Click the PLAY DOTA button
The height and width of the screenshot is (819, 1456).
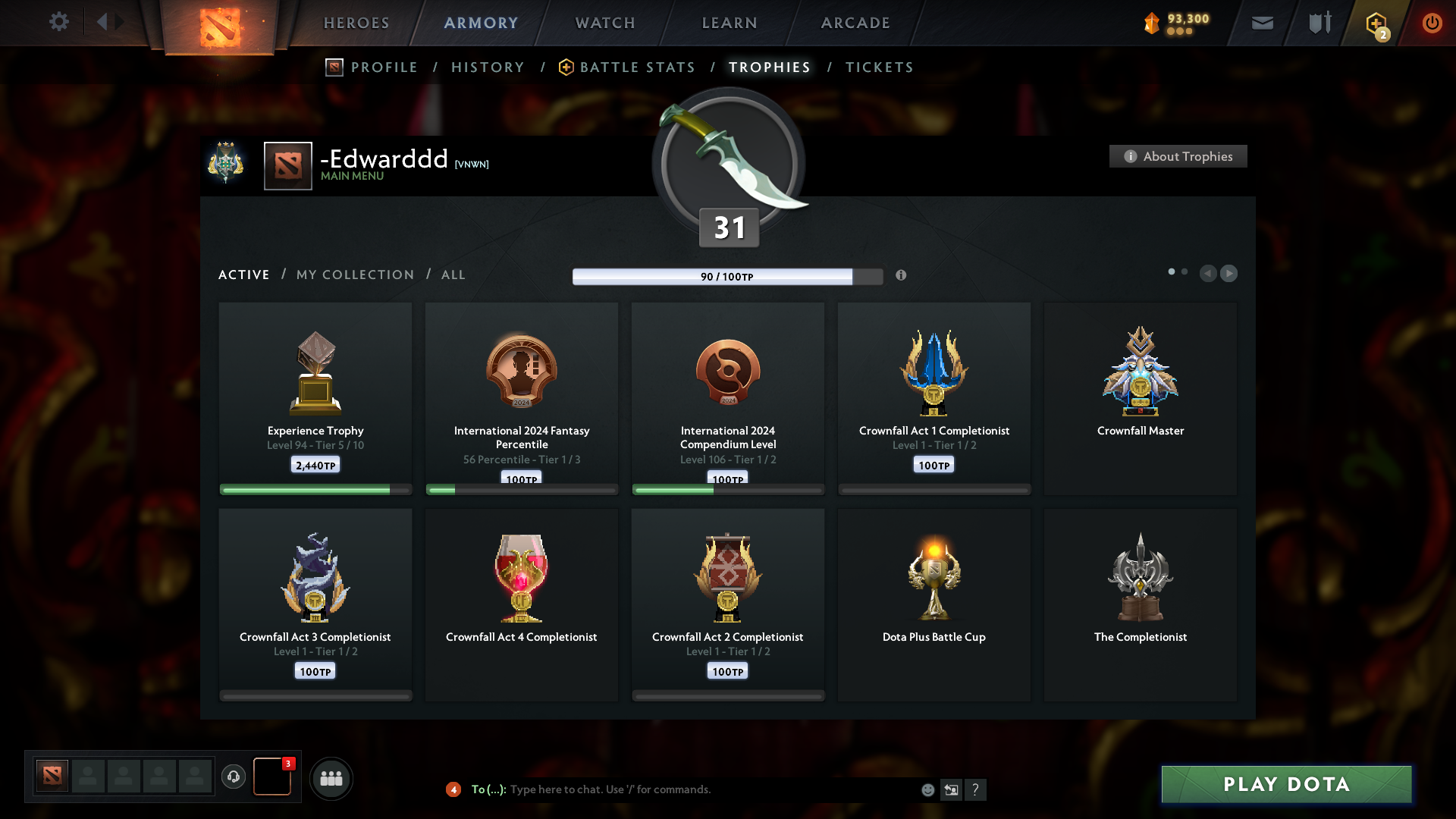tap(1285, 784)
